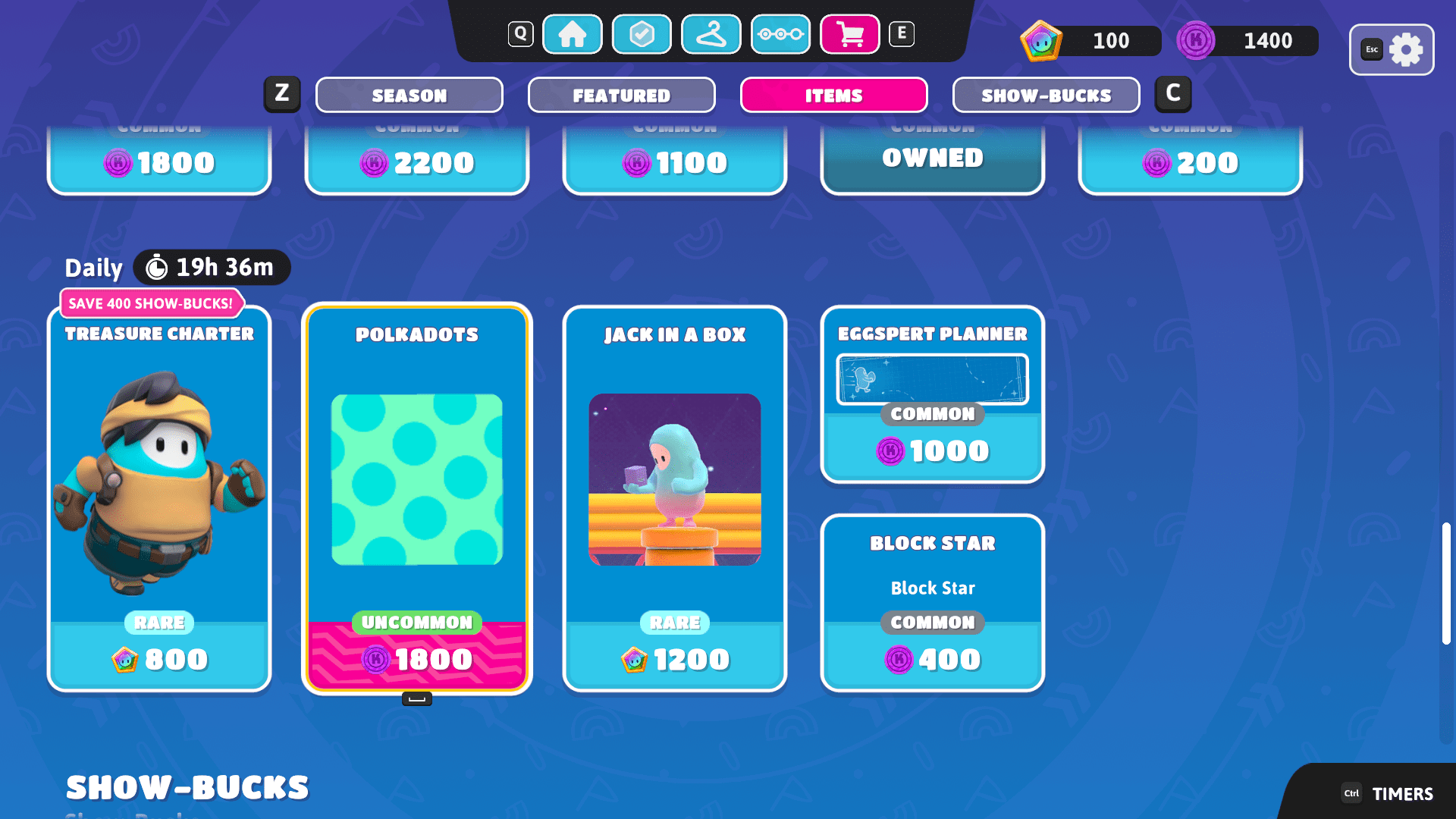Viewport: 1456px width, 819px height.
Task: Open the customization hanger icon
Action: pyautogui.click(x=711, y=34)
